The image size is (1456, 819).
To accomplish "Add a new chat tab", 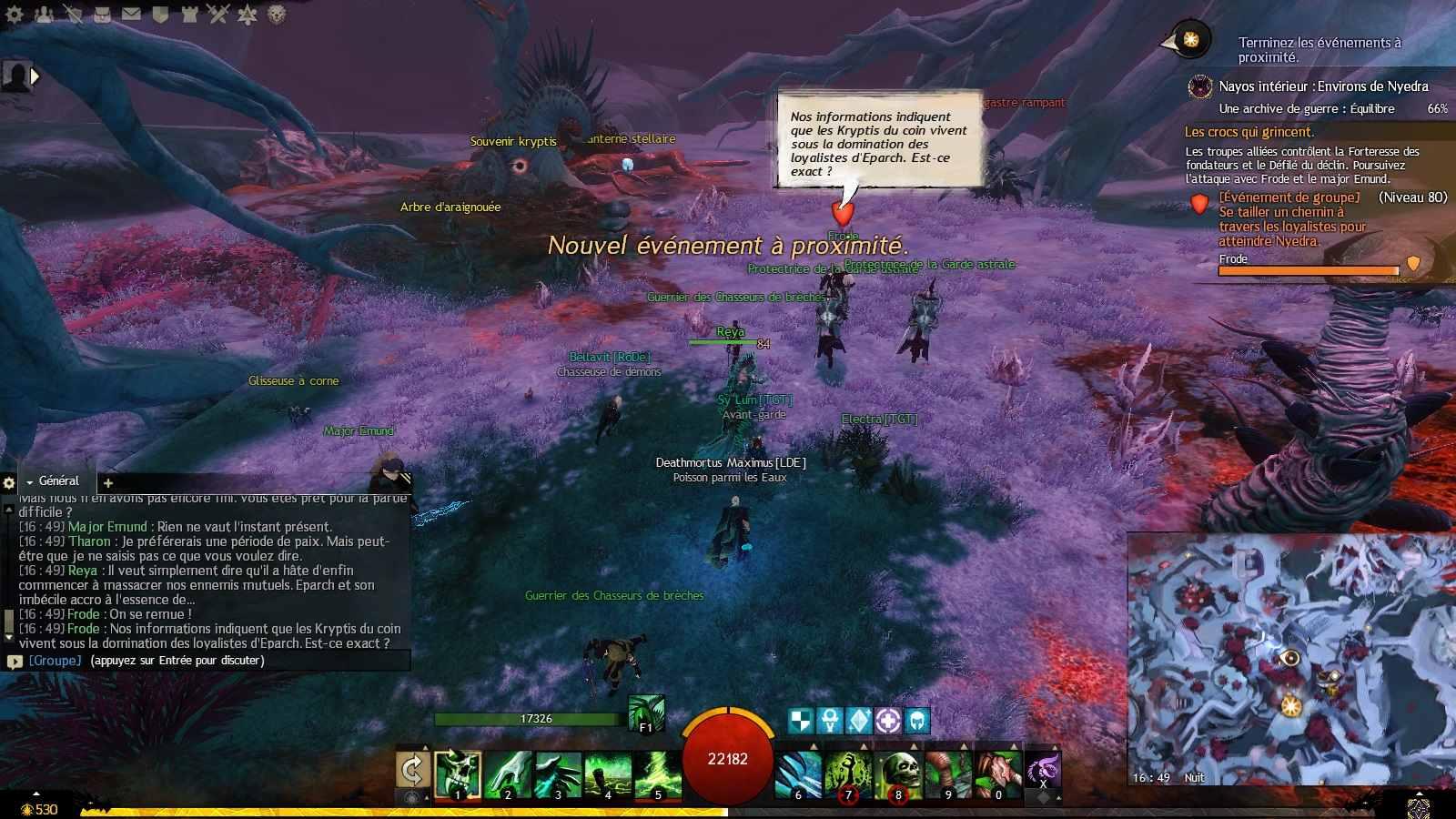I will click(x=108, y=482).
